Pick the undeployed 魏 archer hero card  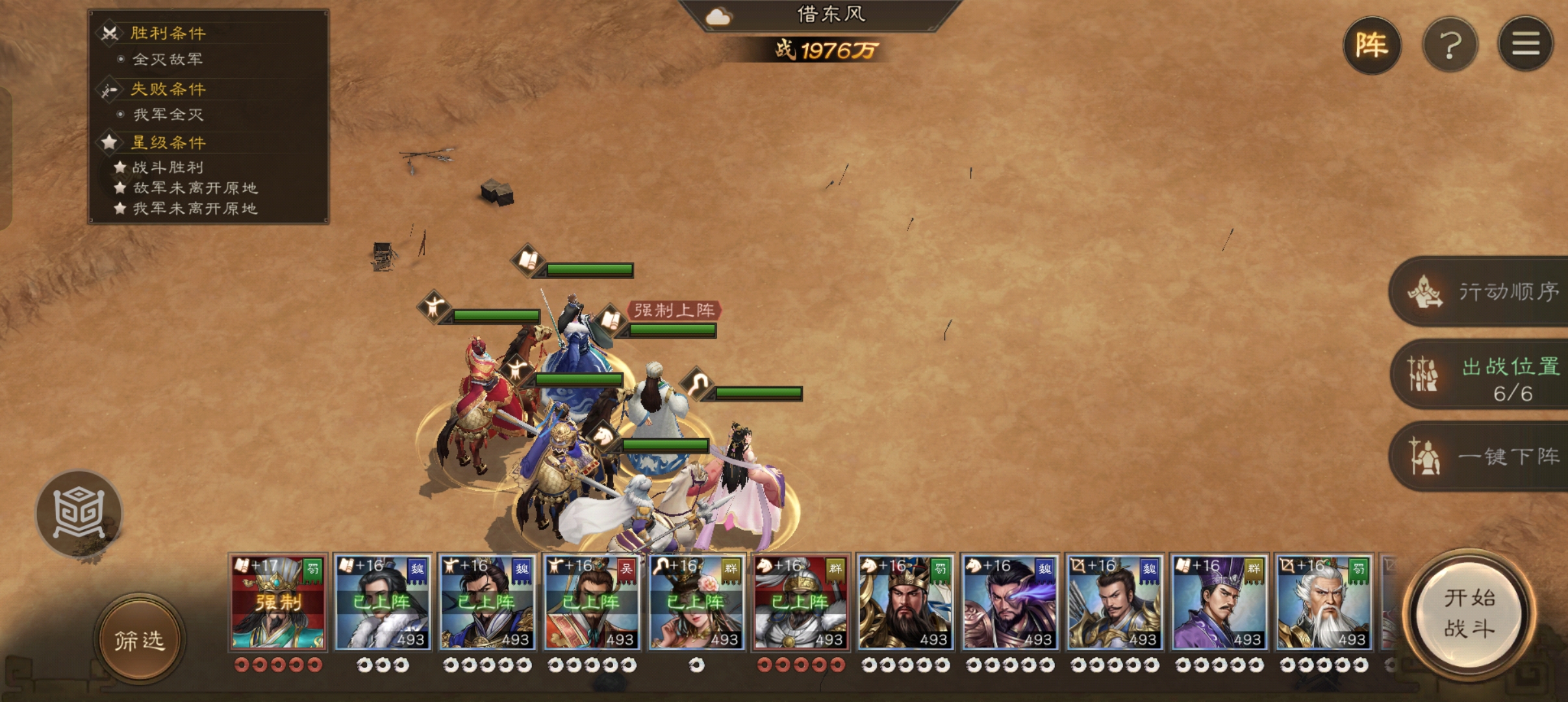1115,603
